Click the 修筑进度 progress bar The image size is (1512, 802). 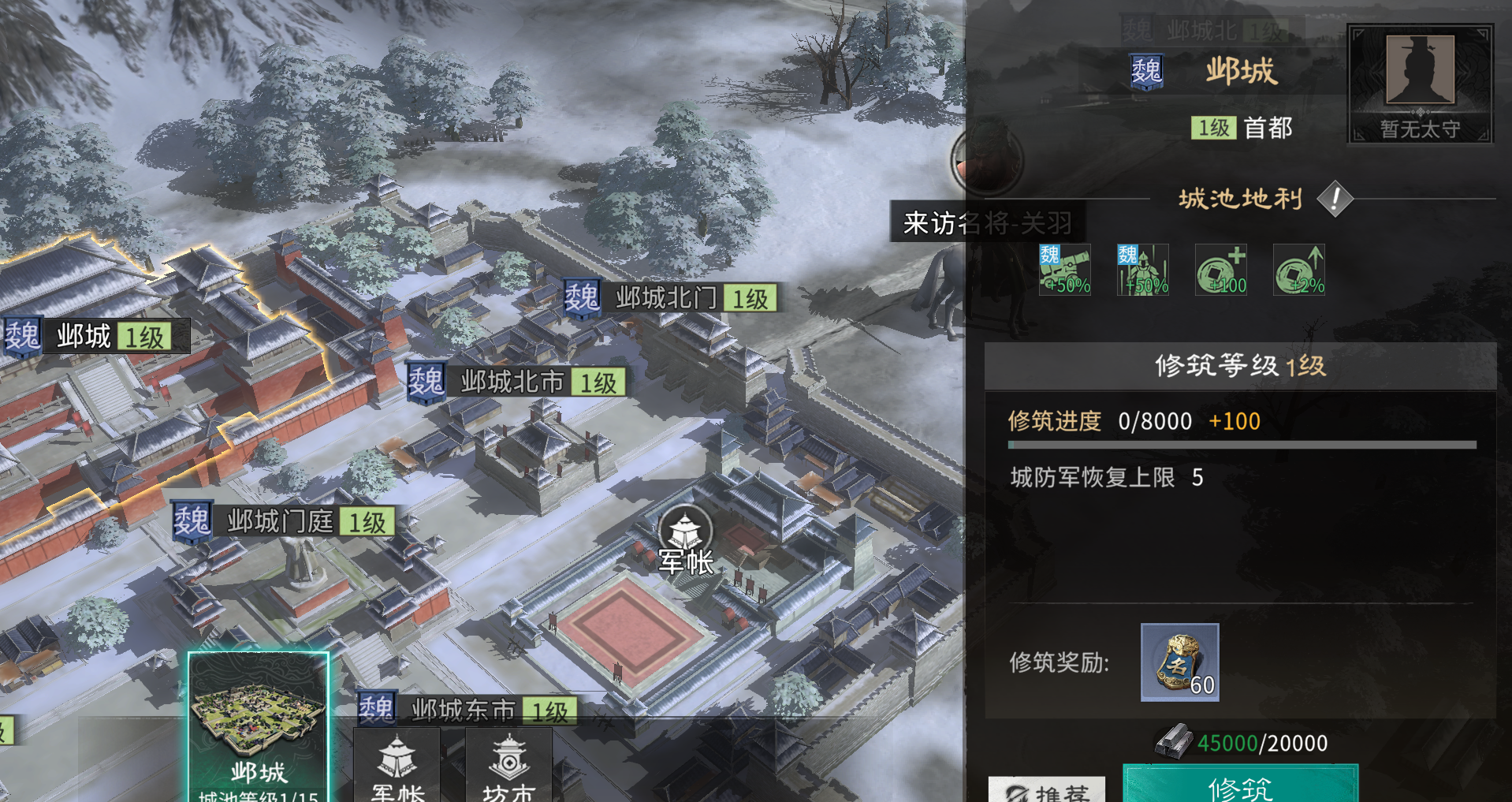pos(1242,444)
